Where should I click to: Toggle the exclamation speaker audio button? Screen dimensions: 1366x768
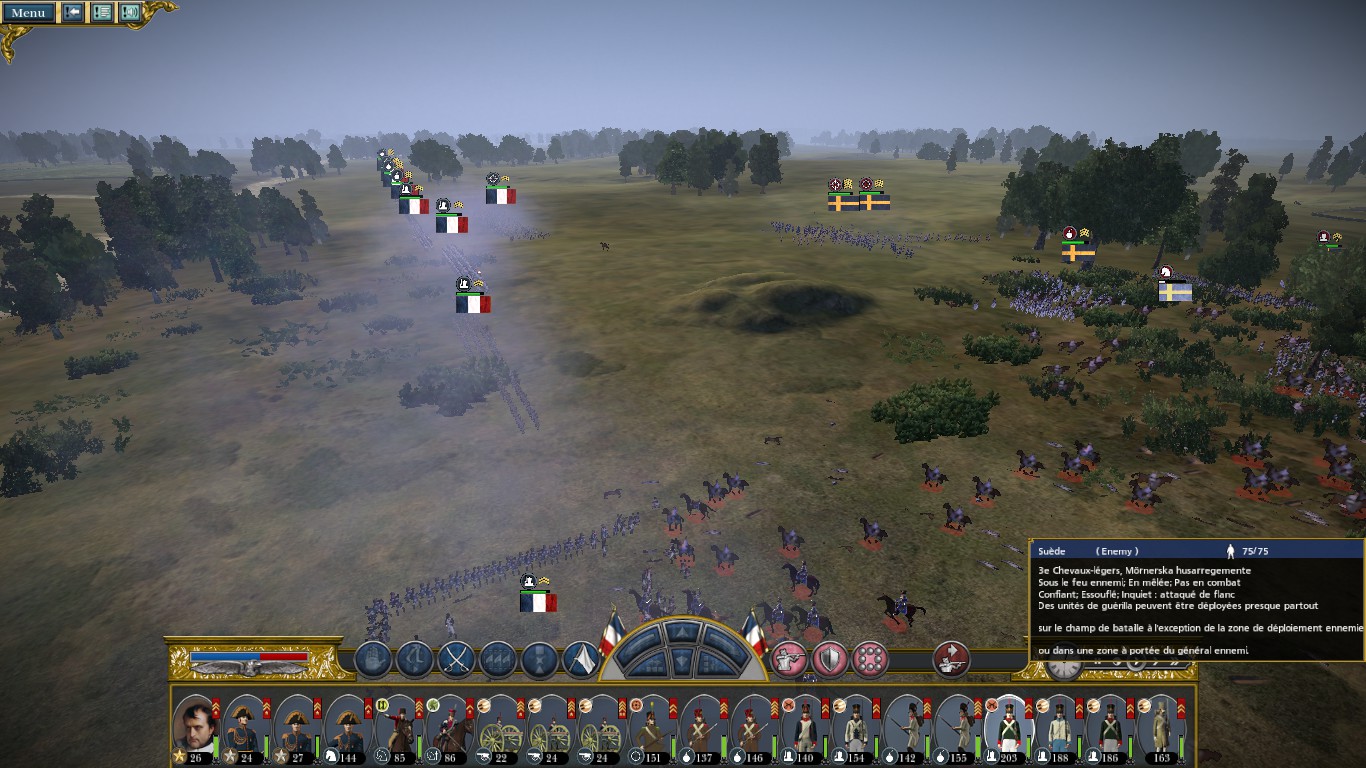[129, 12]
